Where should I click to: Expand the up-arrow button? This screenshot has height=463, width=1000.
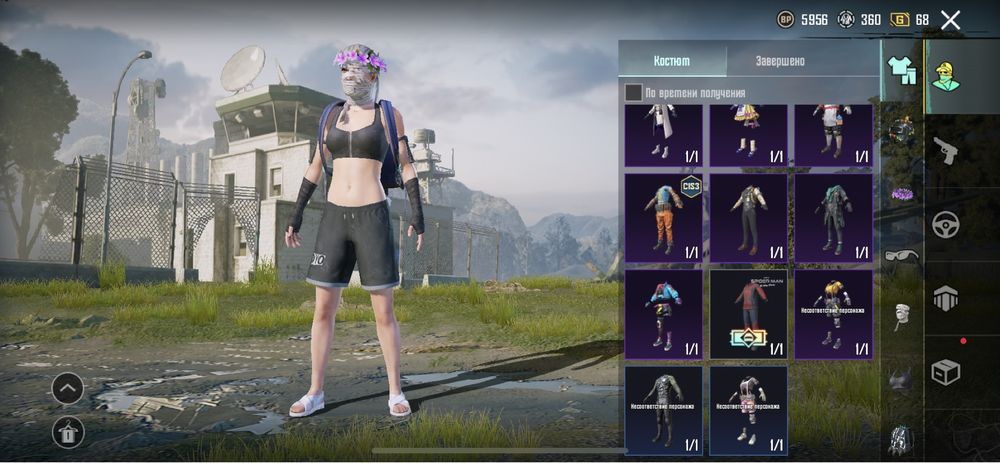[67, 388]
